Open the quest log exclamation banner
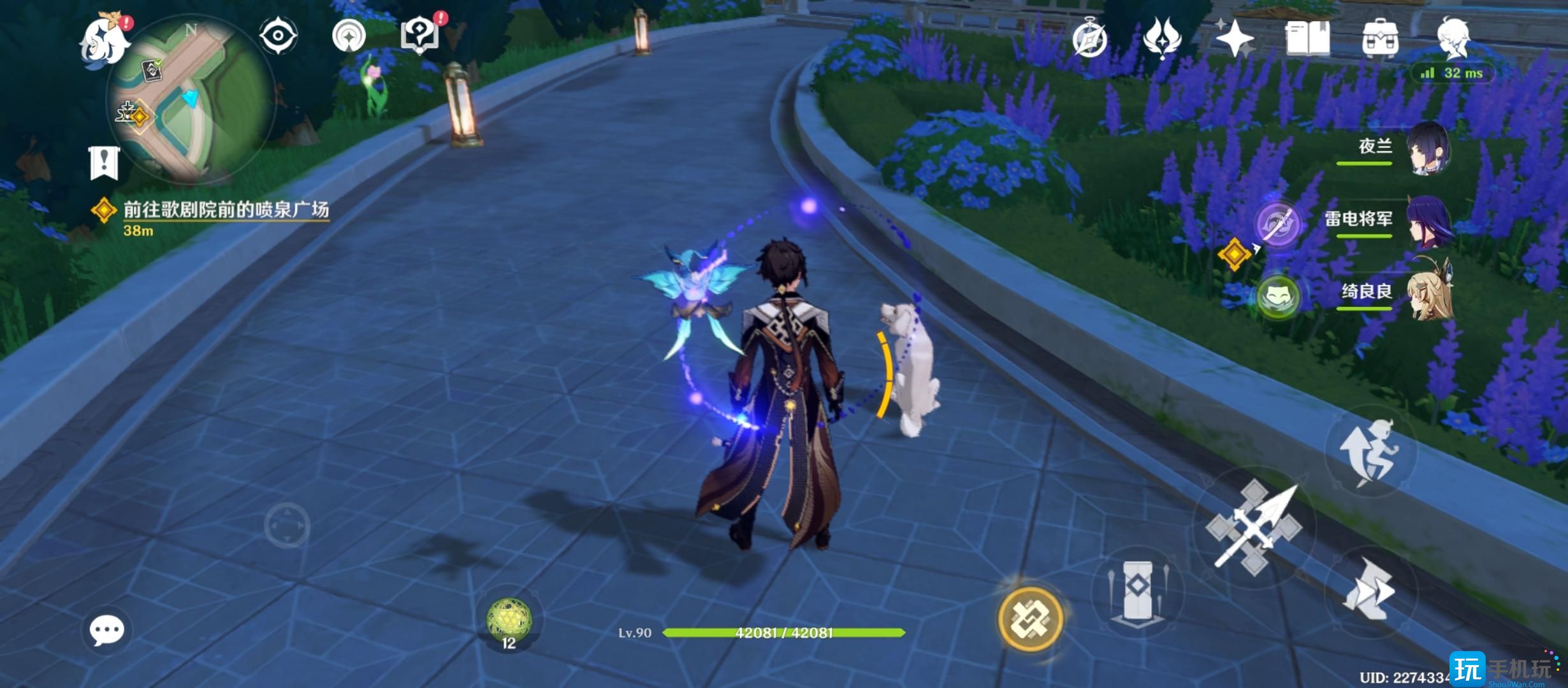This screenshot has height=688, width=1568. click(x=104, y=163)
